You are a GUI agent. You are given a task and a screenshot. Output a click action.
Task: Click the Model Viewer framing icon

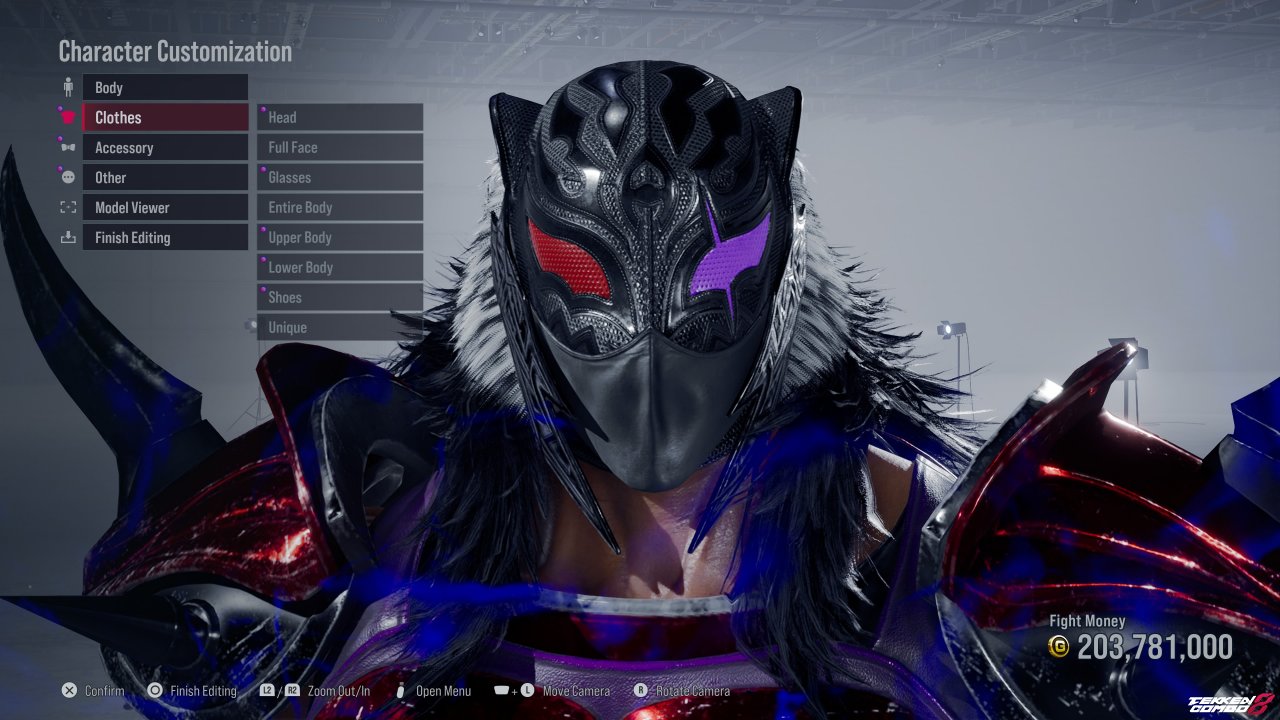pos(67,207)
